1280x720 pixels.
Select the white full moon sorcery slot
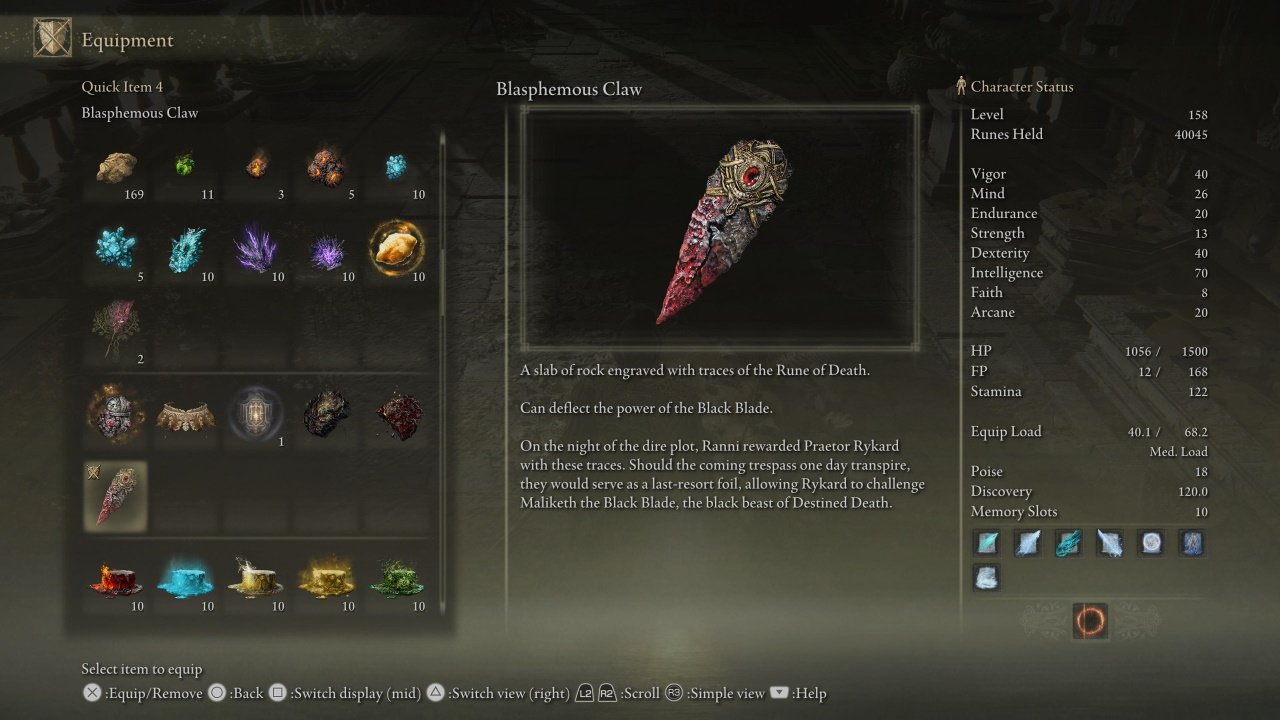tap(1150, 543)
